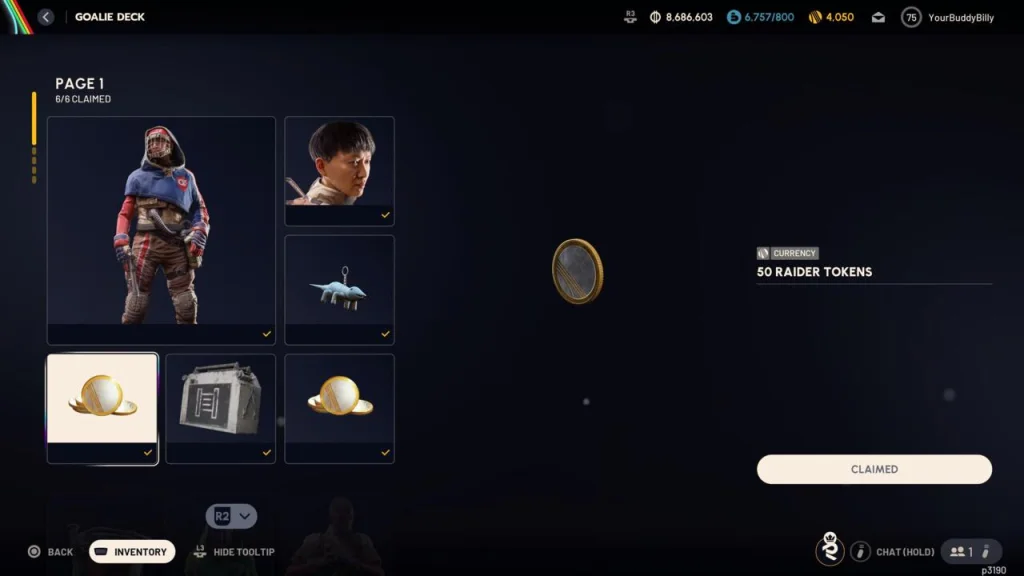This screenshot has height=576, width=1024.
Task: Click the Back option at bottom
Action: tap(50, 552)
